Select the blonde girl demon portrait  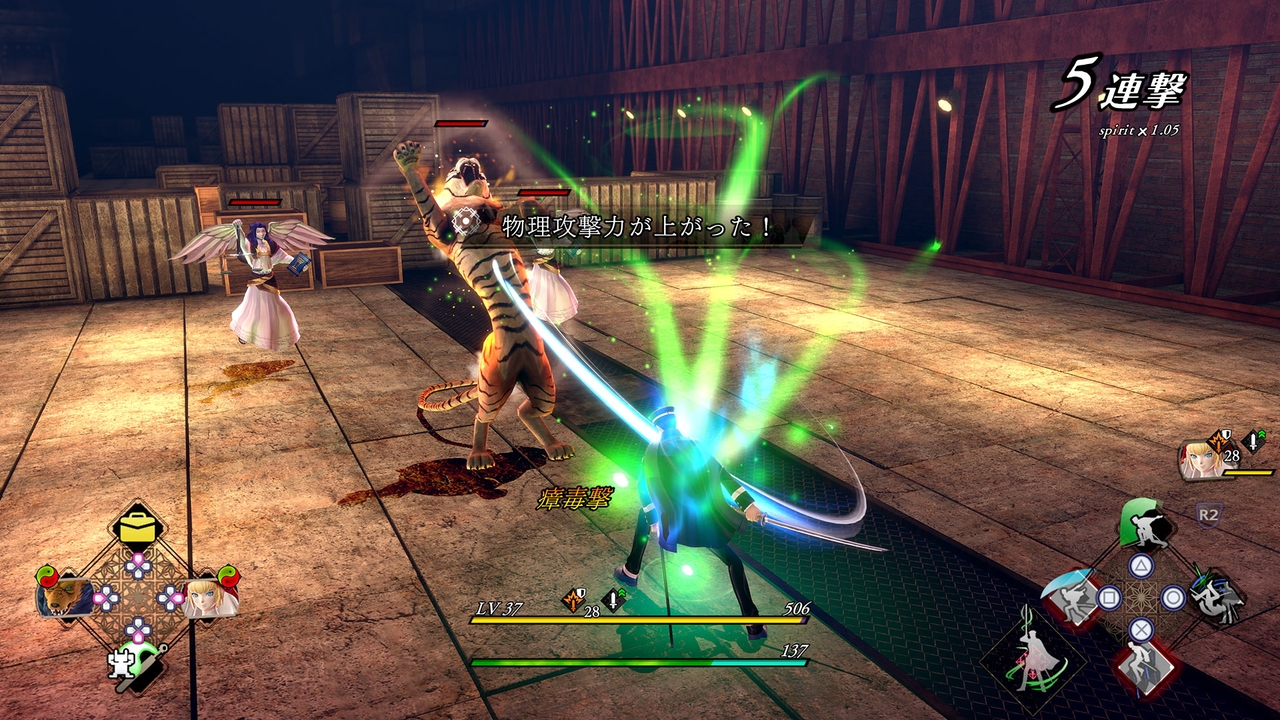click(x=209, y=597)
